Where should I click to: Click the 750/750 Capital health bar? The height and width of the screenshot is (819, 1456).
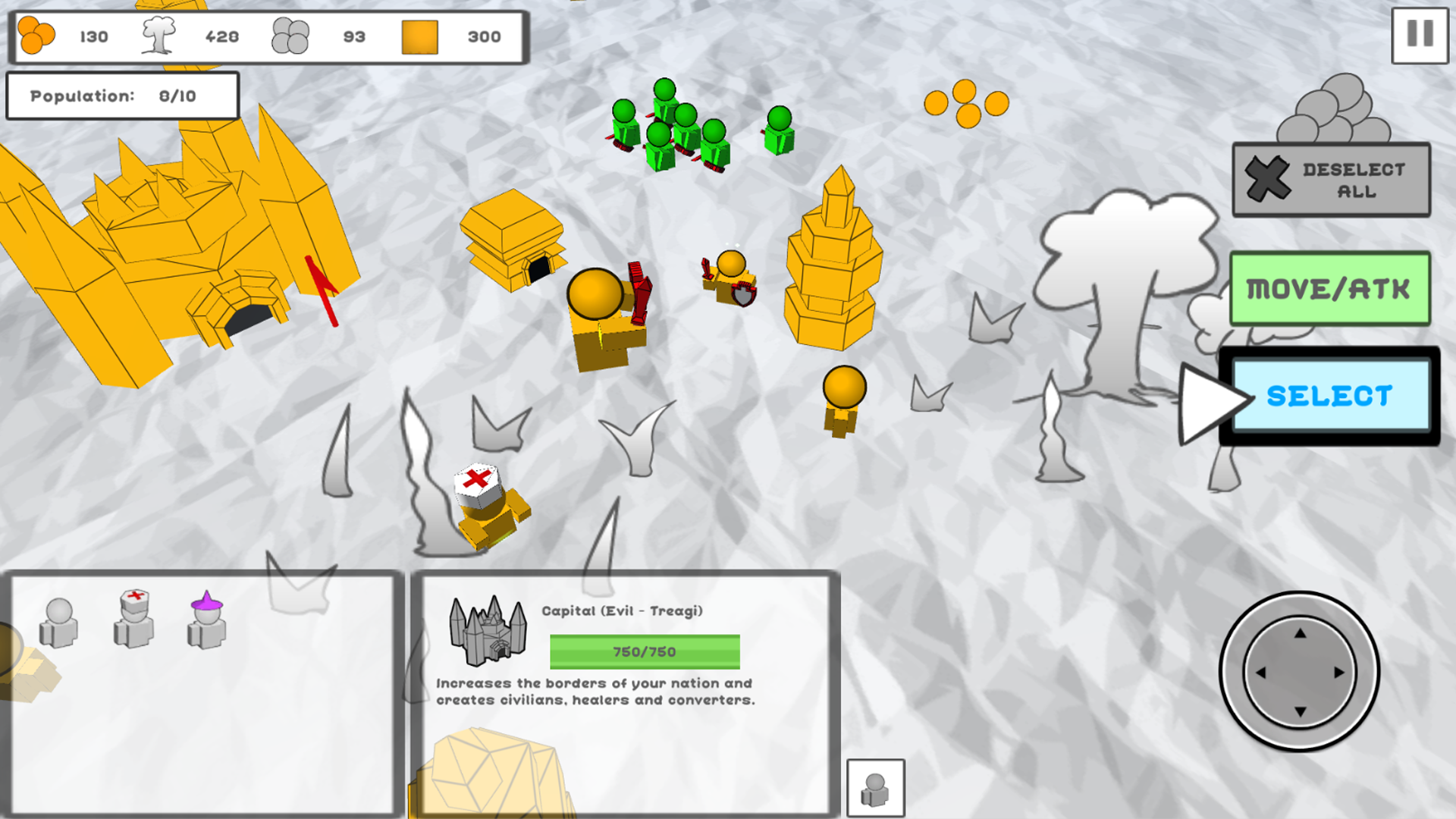coord(643,650)
